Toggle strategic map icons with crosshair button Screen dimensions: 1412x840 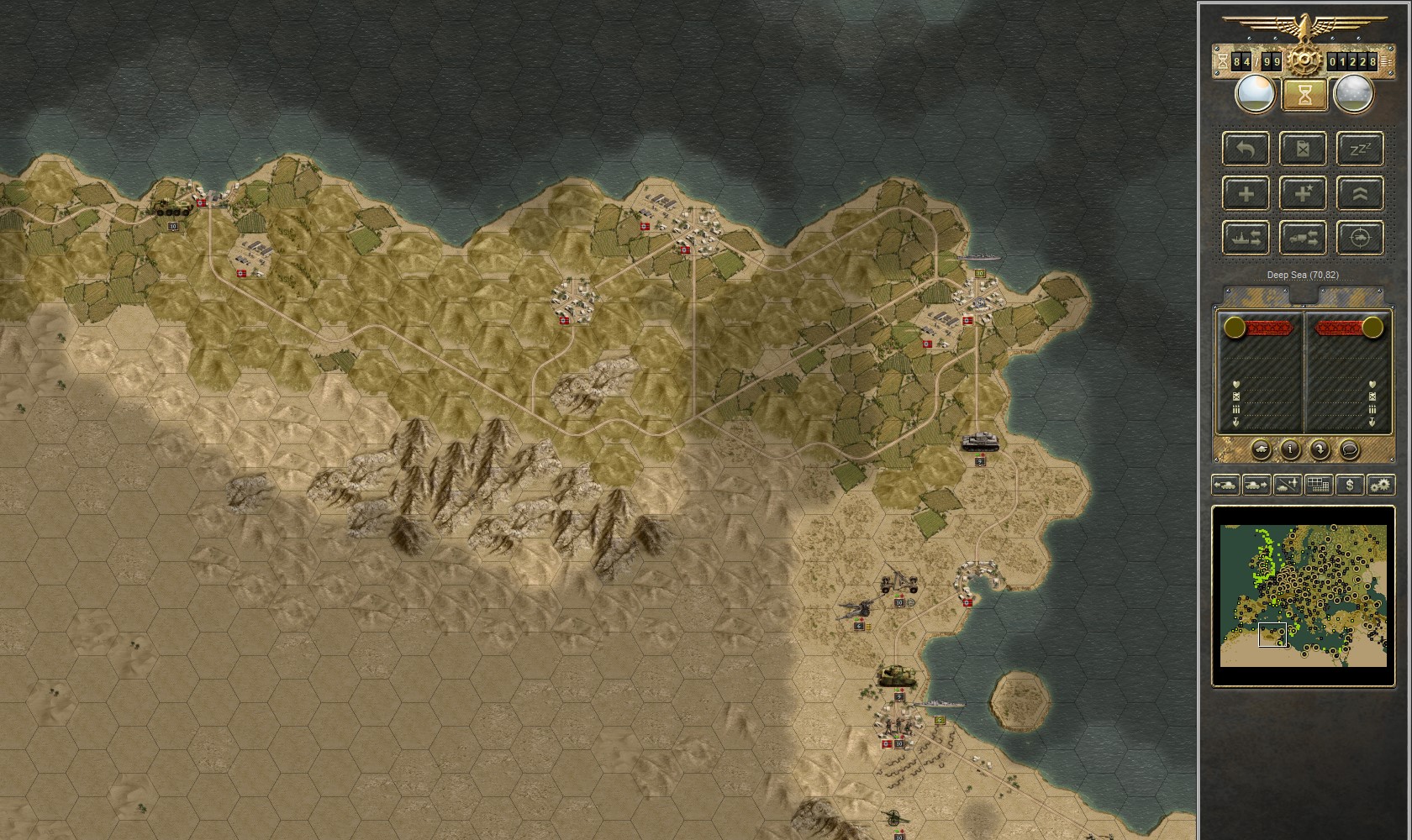(x=1360, y=238)
